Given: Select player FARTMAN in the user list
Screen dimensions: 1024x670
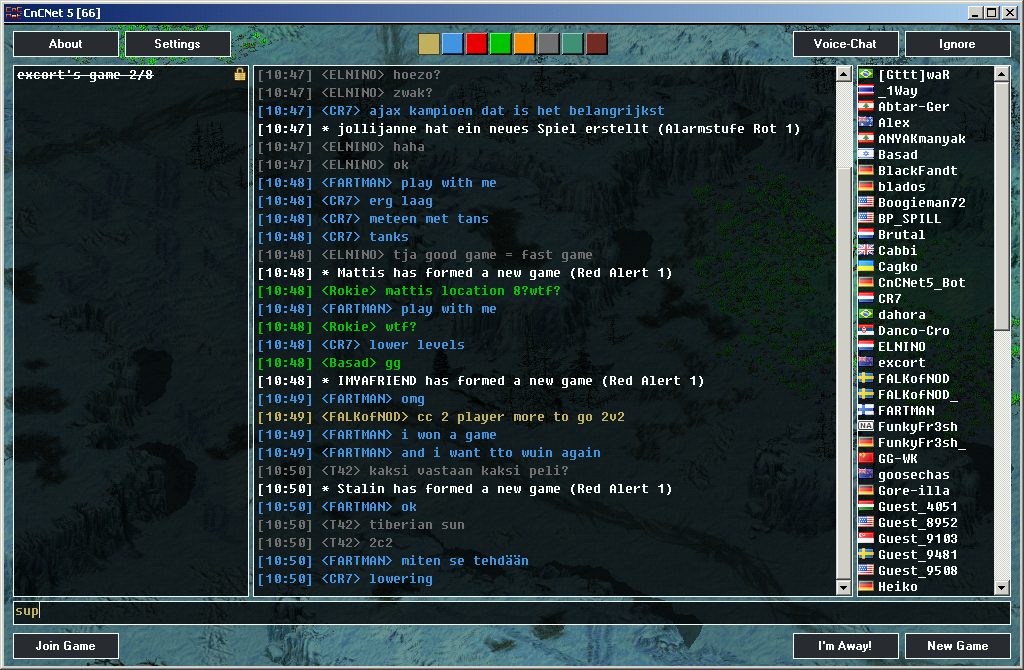Looking at the screenshot, I should click(x=906, y=411).
